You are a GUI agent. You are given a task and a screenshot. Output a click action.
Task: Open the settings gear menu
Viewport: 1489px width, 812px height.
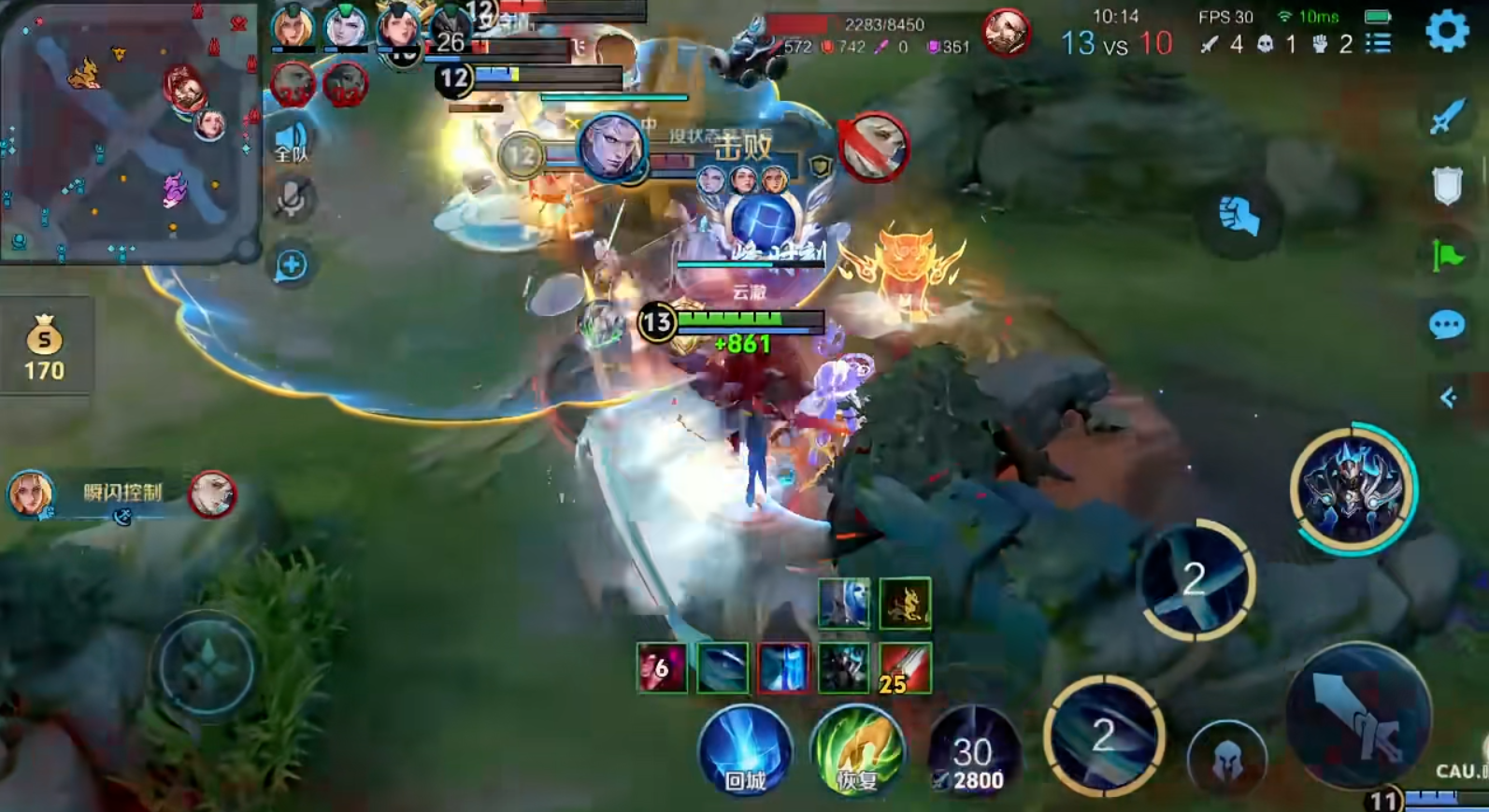(1447, 31)
